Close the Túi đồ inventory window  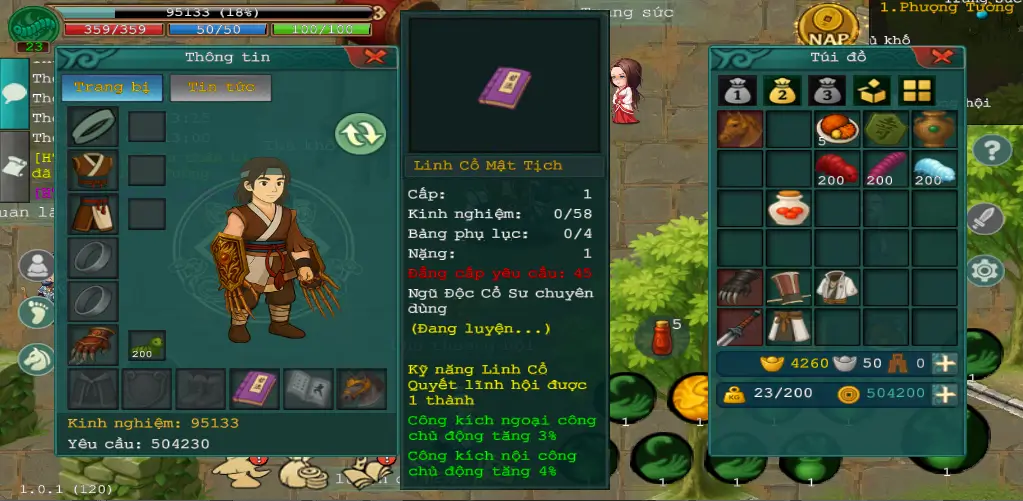coord(940,57)
